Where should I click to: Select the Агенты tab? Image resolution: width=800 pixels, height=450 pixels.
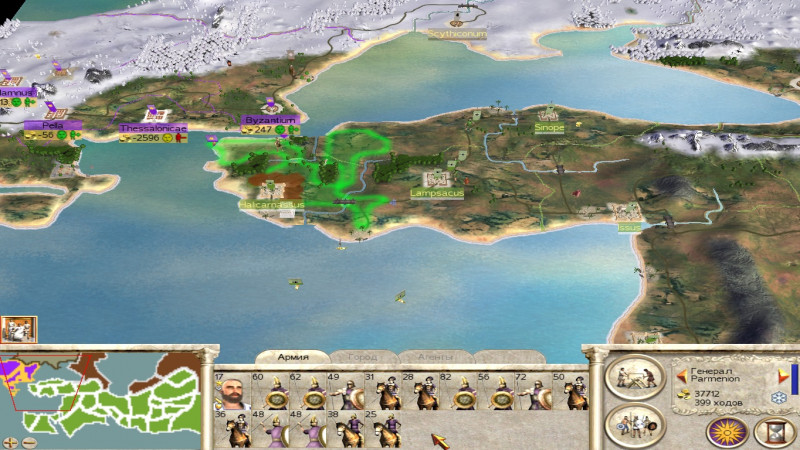434,357
